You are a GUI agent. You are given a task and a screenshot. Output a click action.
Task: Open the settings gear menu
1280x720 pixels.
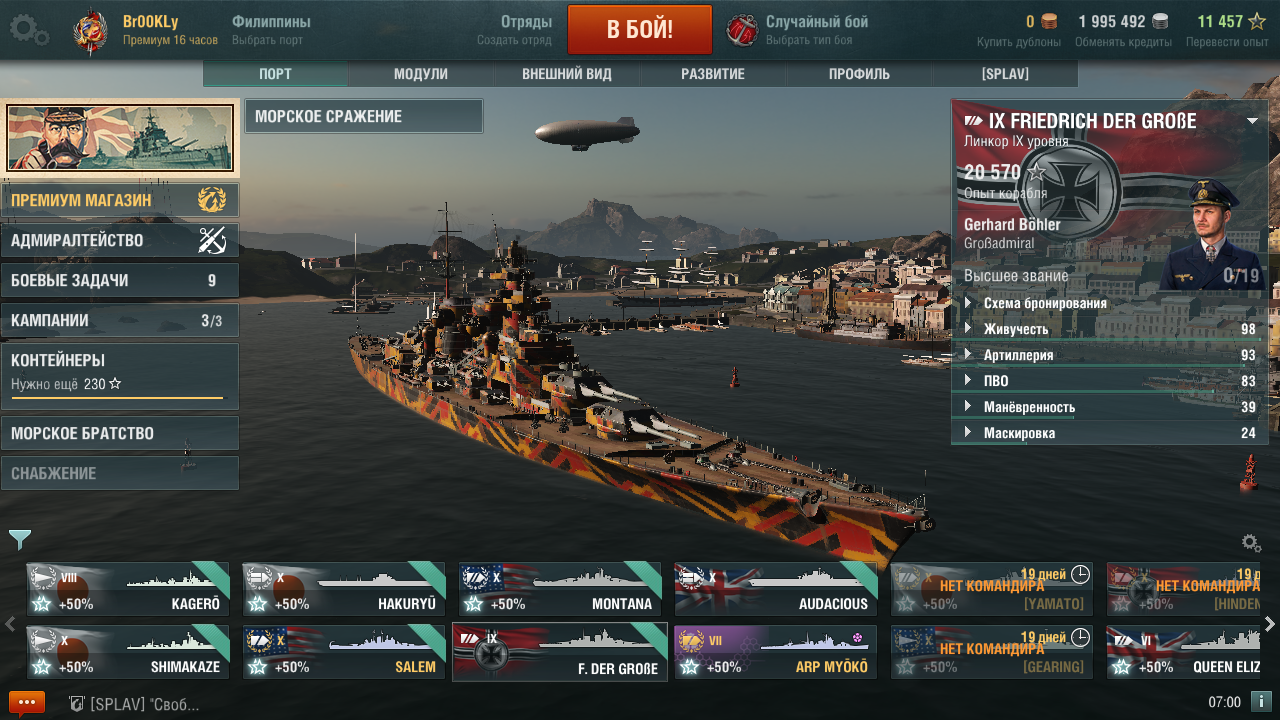pos(28,30)
